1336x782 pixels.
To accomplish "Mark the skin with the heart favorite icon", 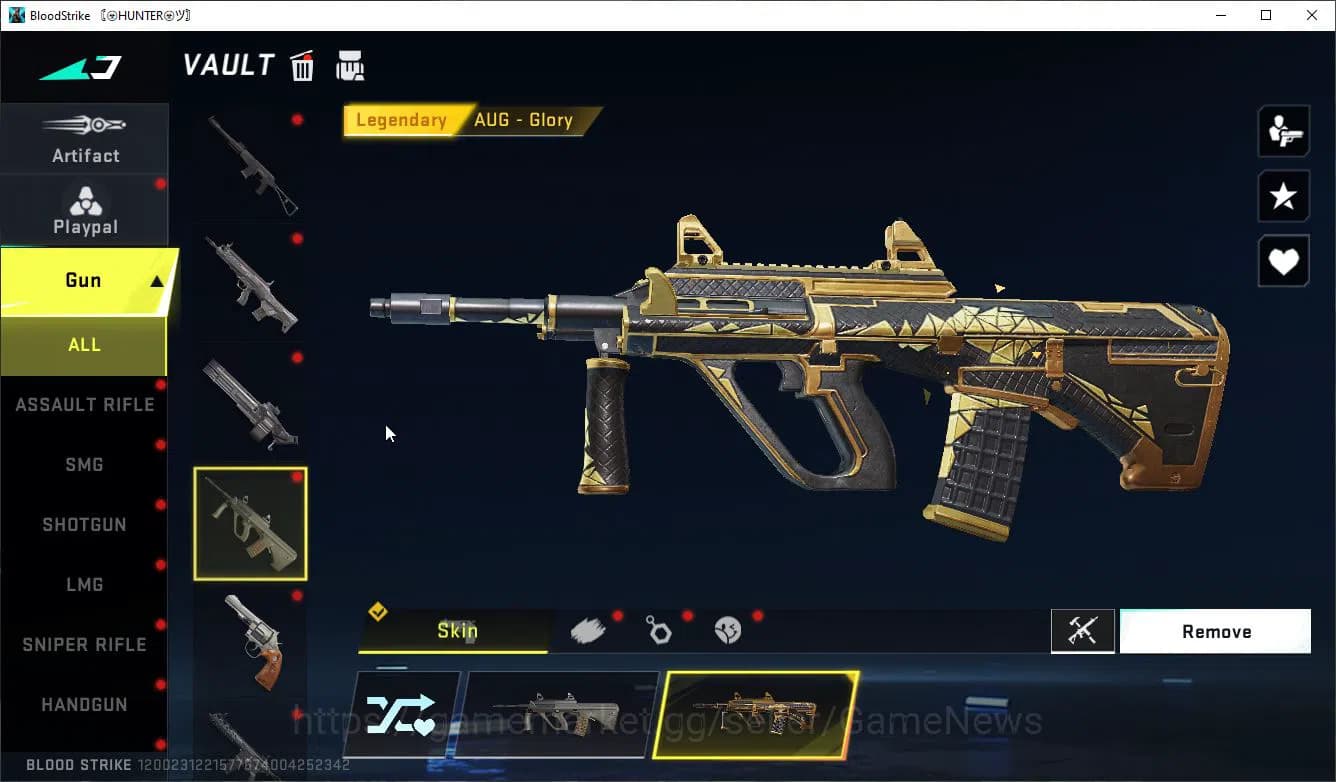I will [1283, 262].
